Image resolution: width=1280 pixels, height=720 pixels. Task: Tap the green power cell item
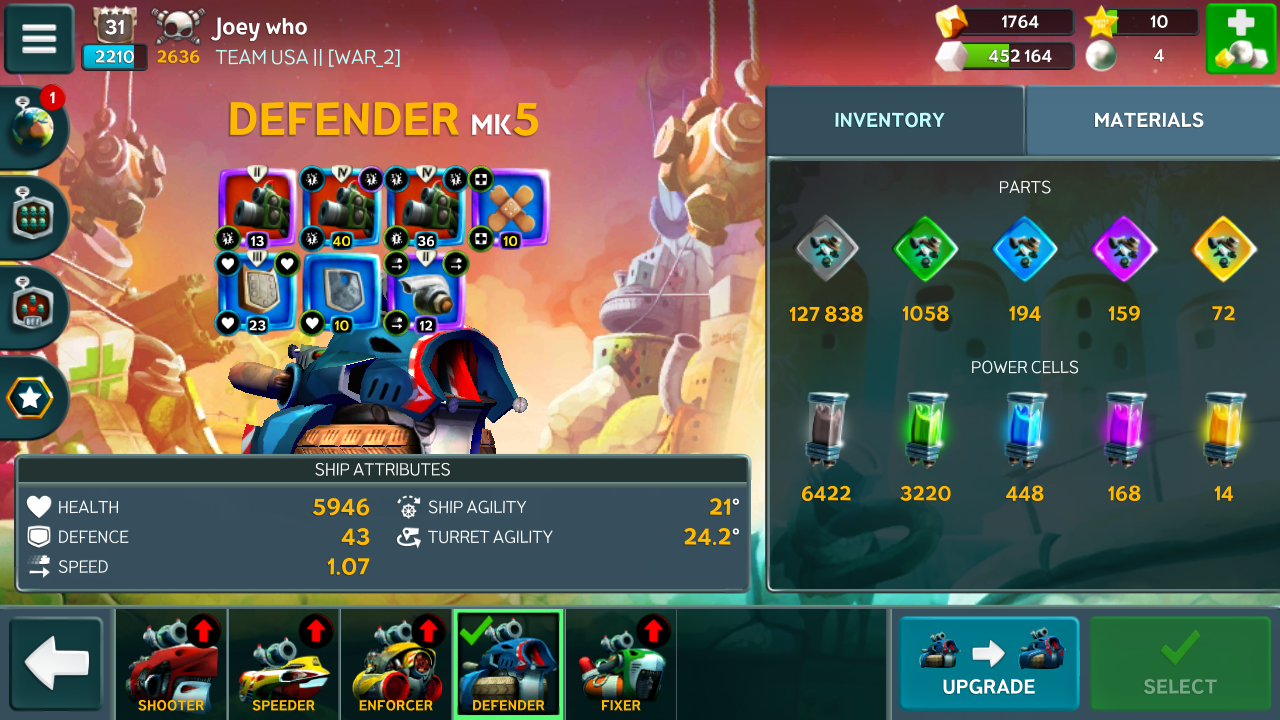coord(925,430)
